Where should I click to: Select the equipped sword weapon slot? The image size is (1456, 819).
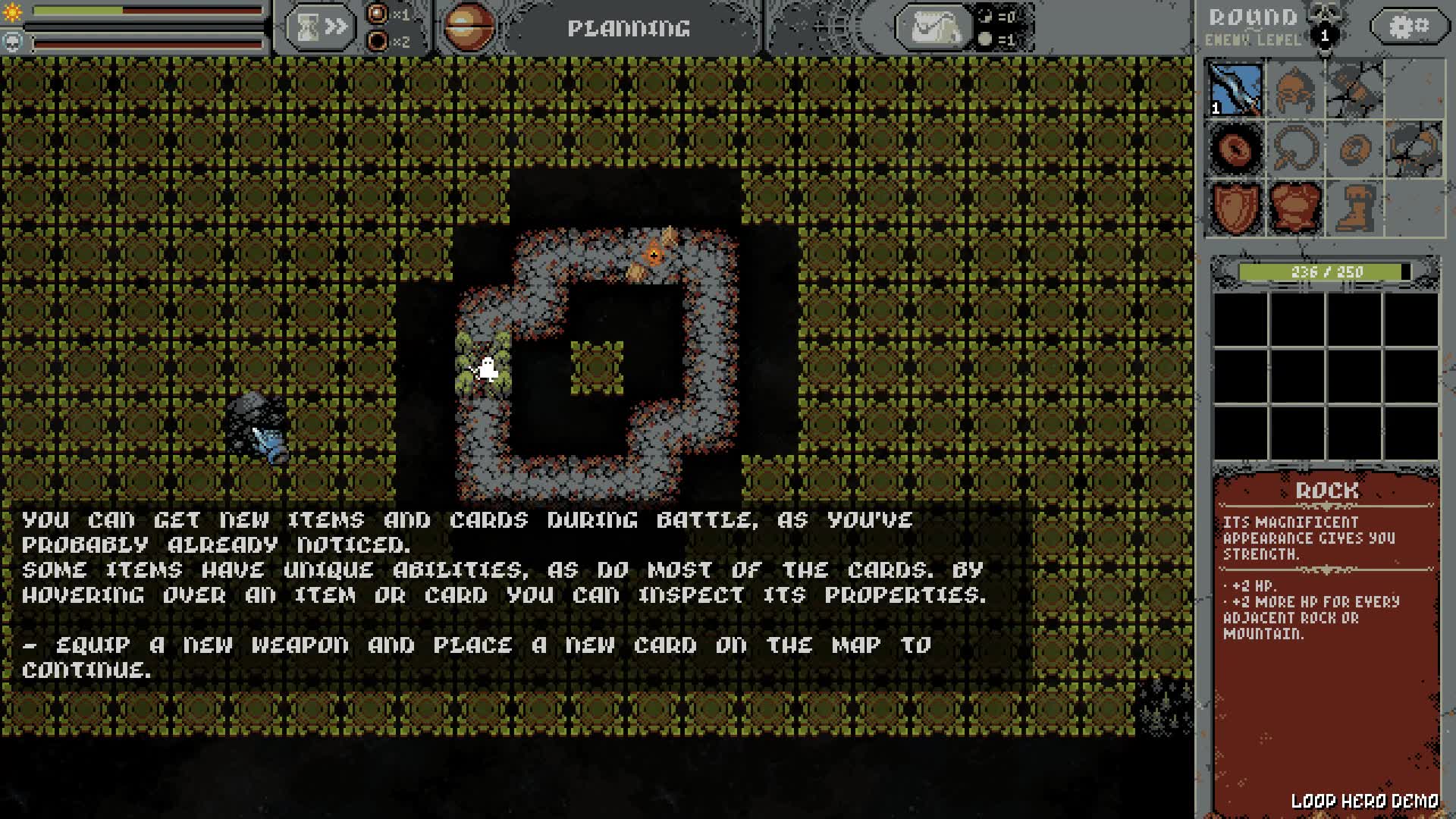point(1235,89)
